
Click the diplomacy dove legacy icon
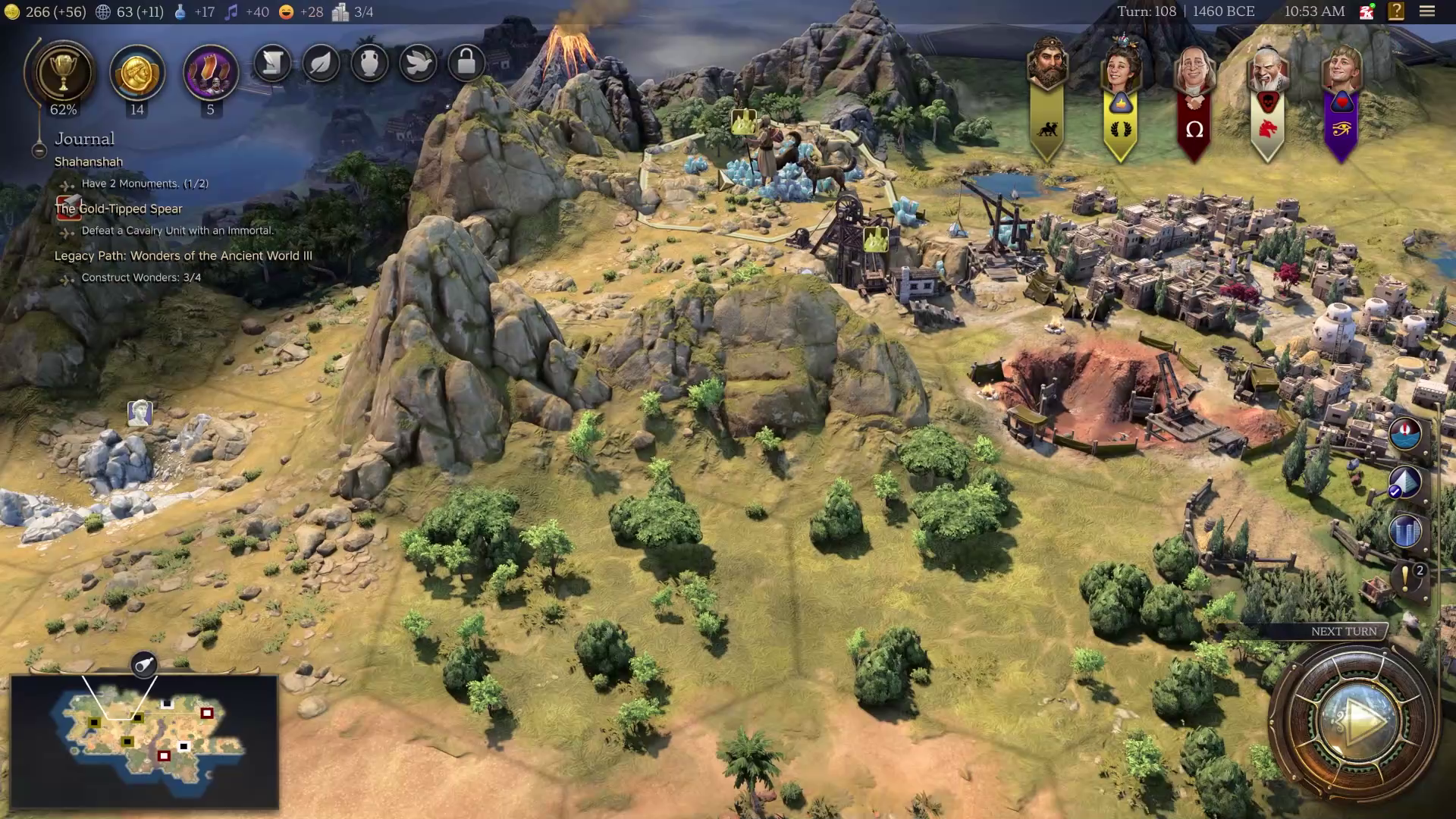click(419, 64)
